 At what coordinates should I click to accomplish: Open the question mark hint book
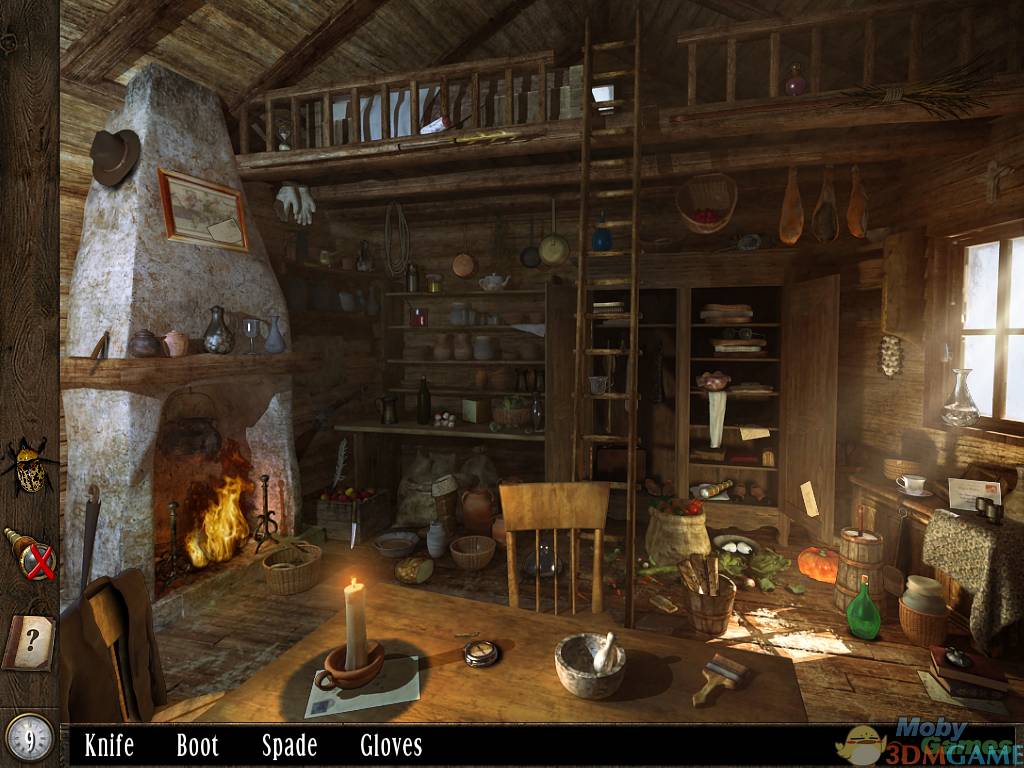click(x=29, y=641)
